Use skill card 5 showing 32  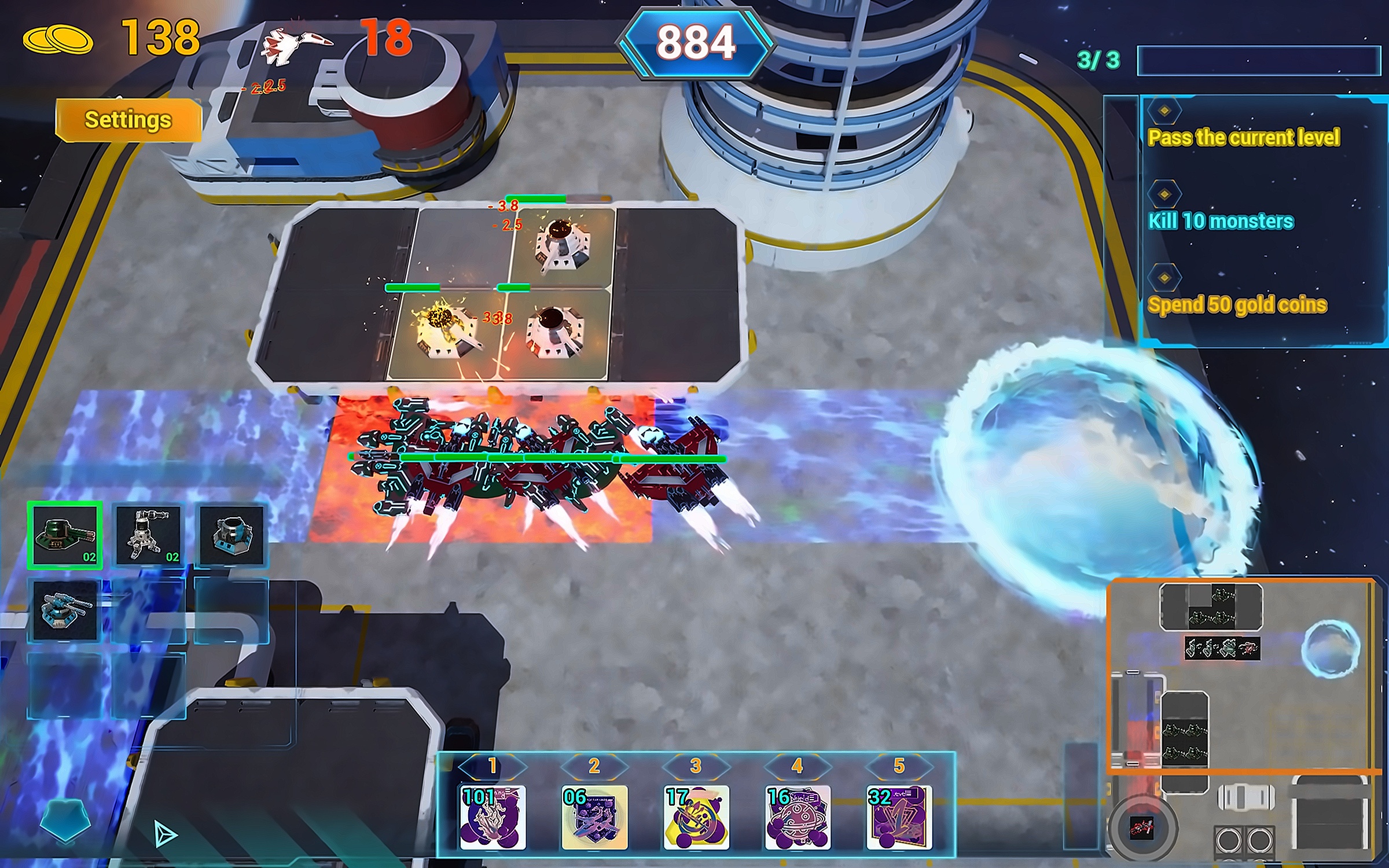[899, 816]
